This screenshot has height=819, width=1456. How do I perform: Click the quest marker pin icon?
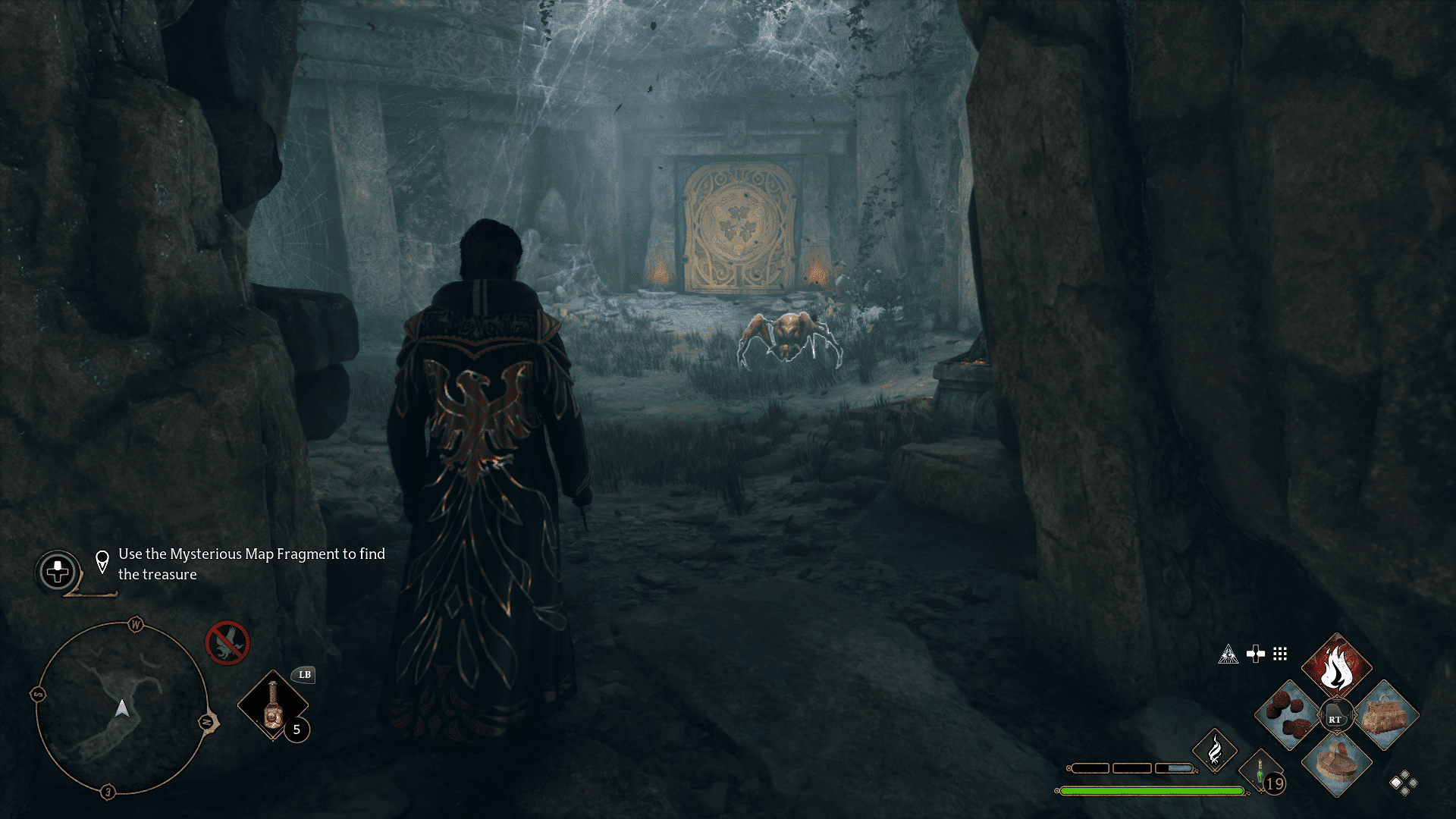[x=101, y=560]
